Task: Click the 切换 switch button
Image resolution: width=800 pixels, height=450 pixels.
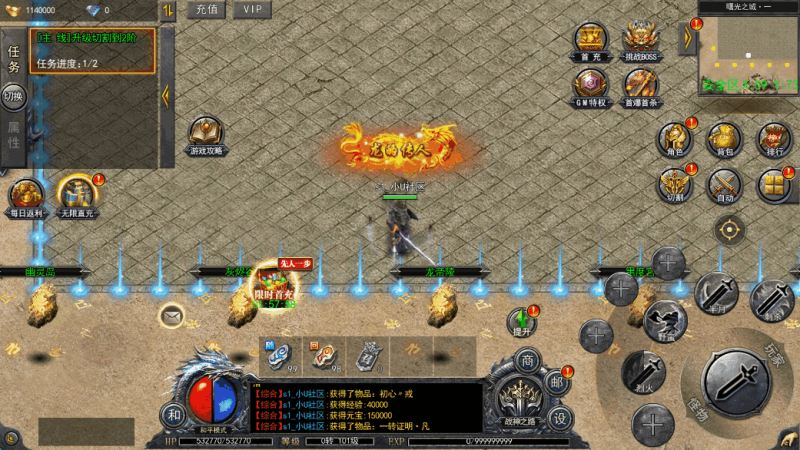Action: point(14,97)
